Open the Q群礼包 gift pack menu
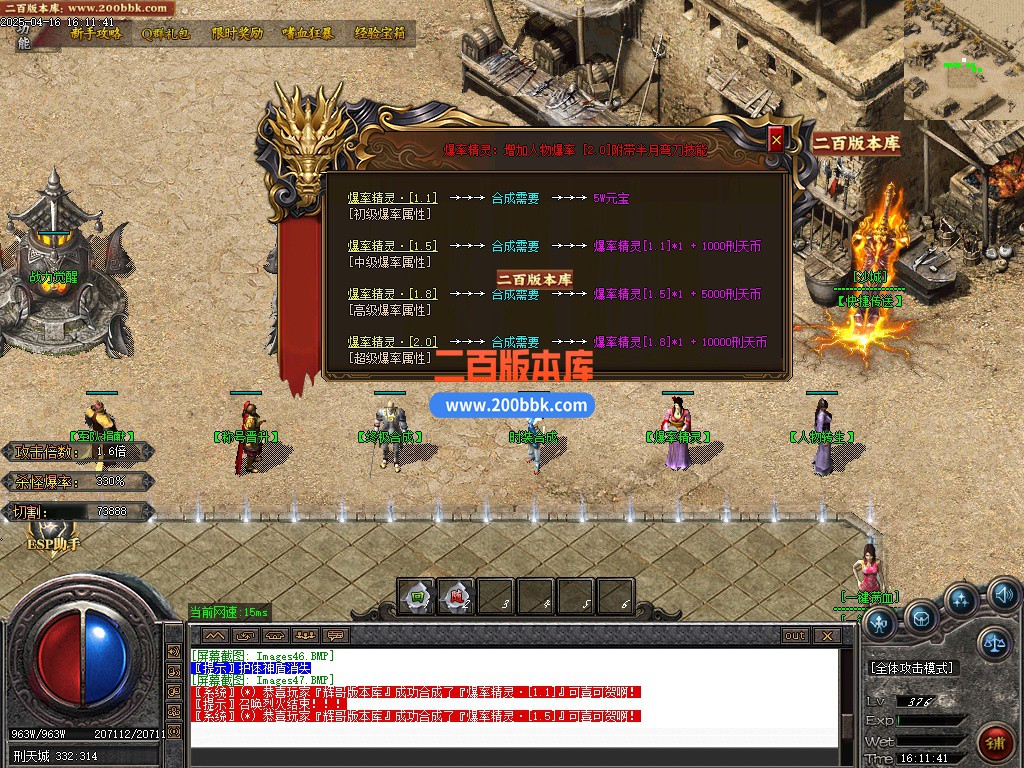 click(166, 33)
